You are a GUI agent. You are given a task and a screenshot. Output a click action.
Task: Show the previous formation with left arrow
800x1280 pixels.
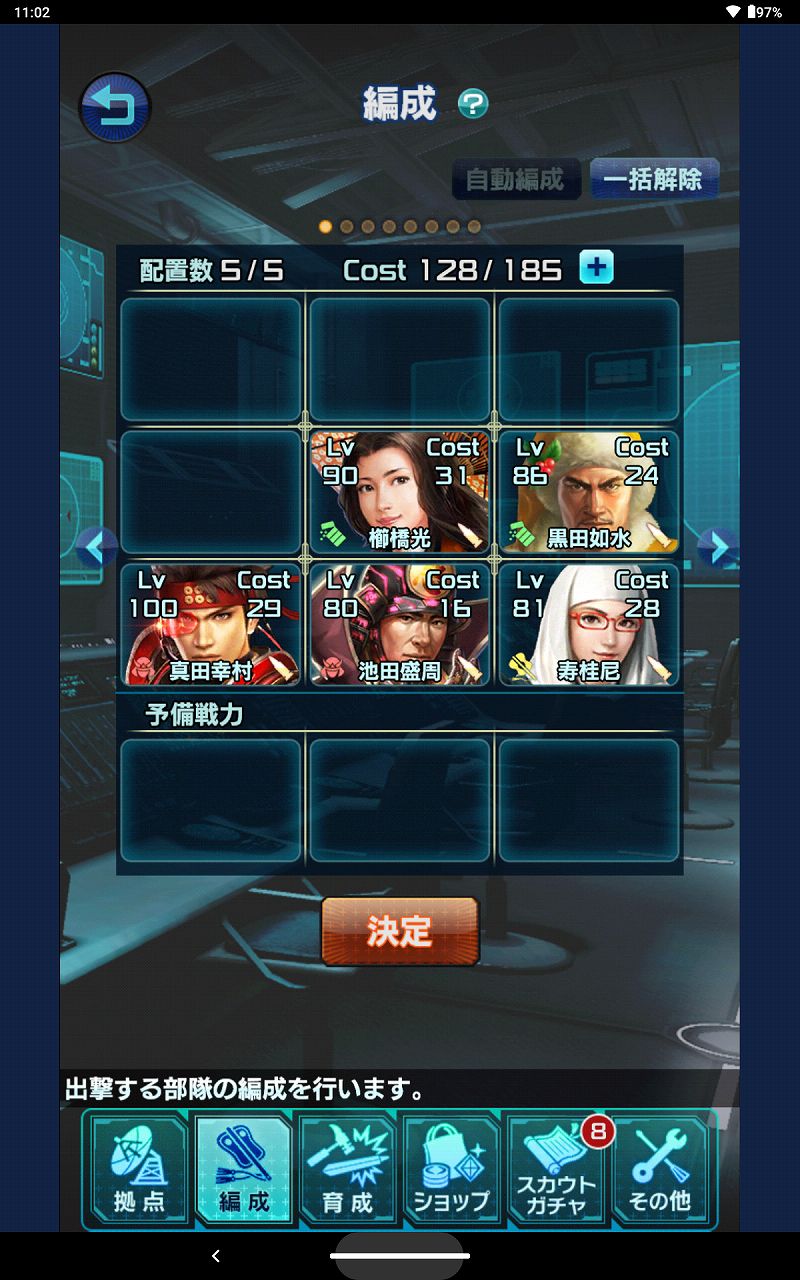tap(97, 547)
